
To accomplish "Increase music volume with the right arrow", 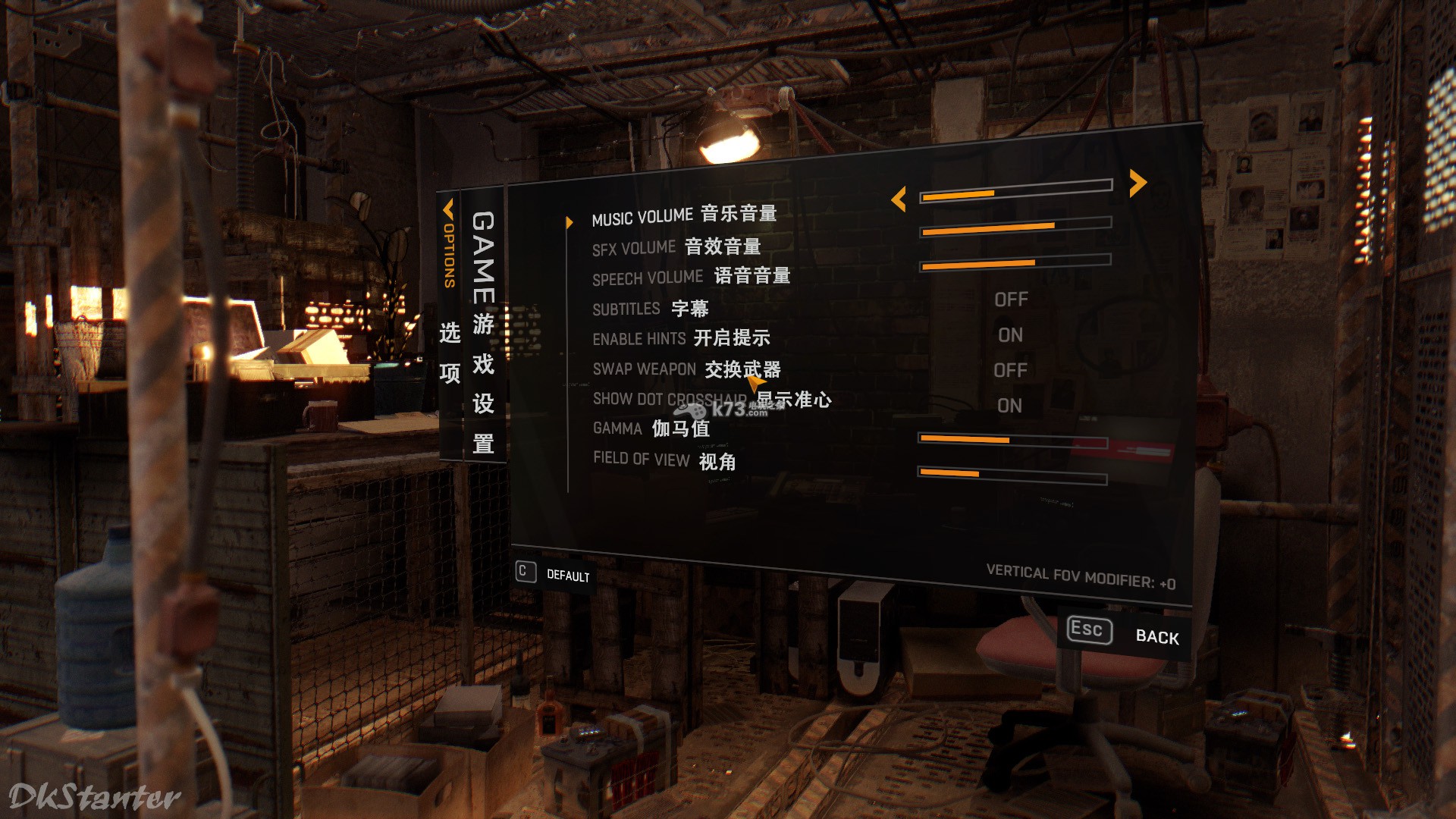I will 1137,183.
